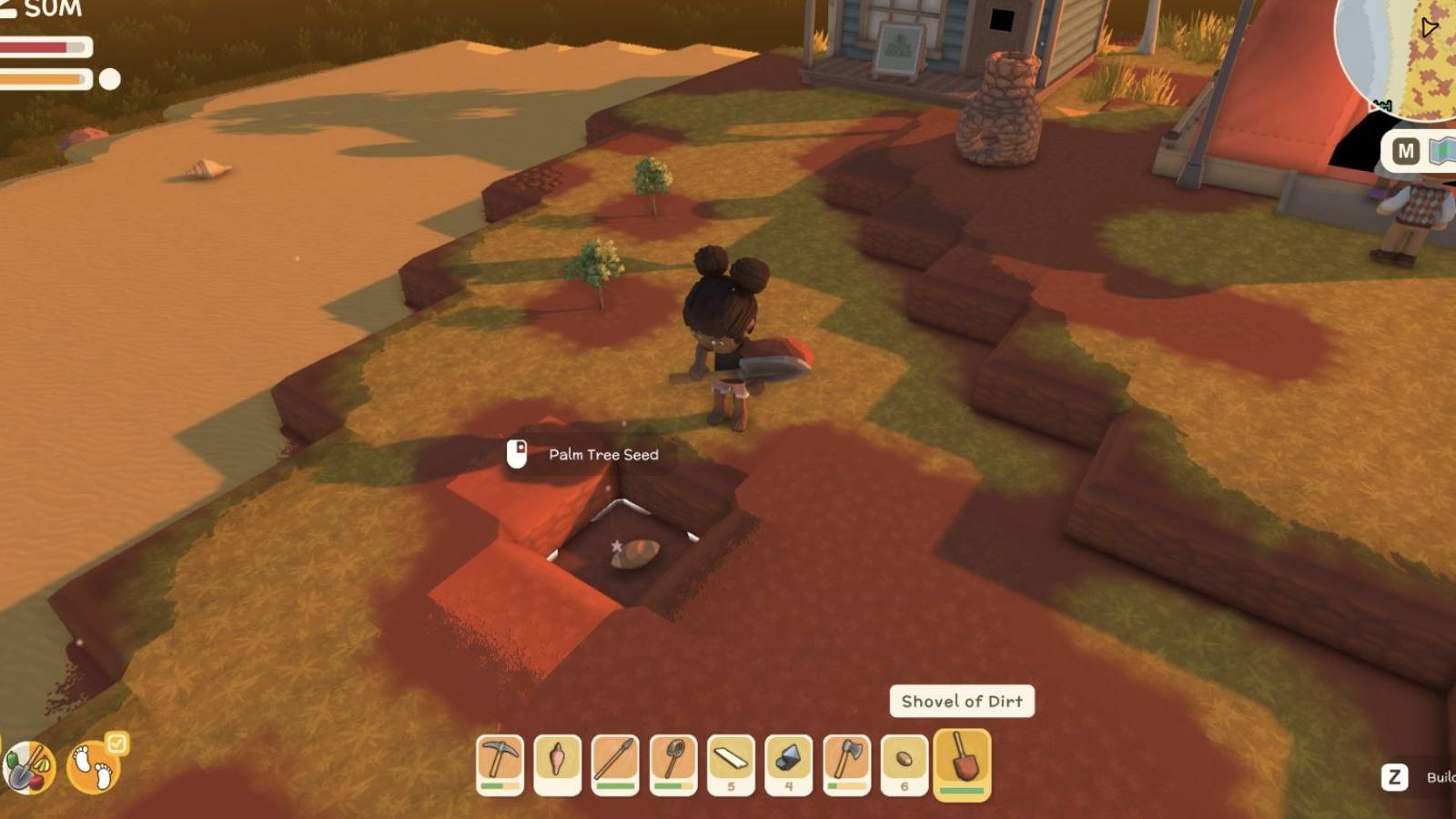The image size is (1456, 819).
Task: Open Build mode via the Z button
Action: [x=1394, y=776]
